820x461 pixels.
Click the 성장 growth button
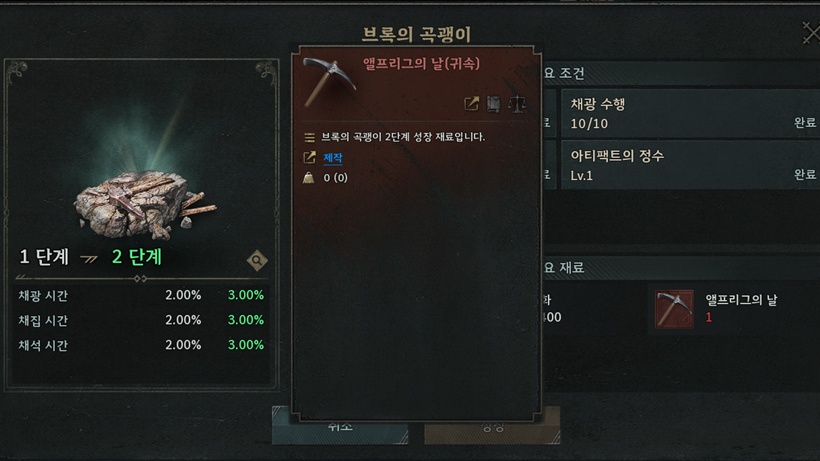(x=492, y=428)
